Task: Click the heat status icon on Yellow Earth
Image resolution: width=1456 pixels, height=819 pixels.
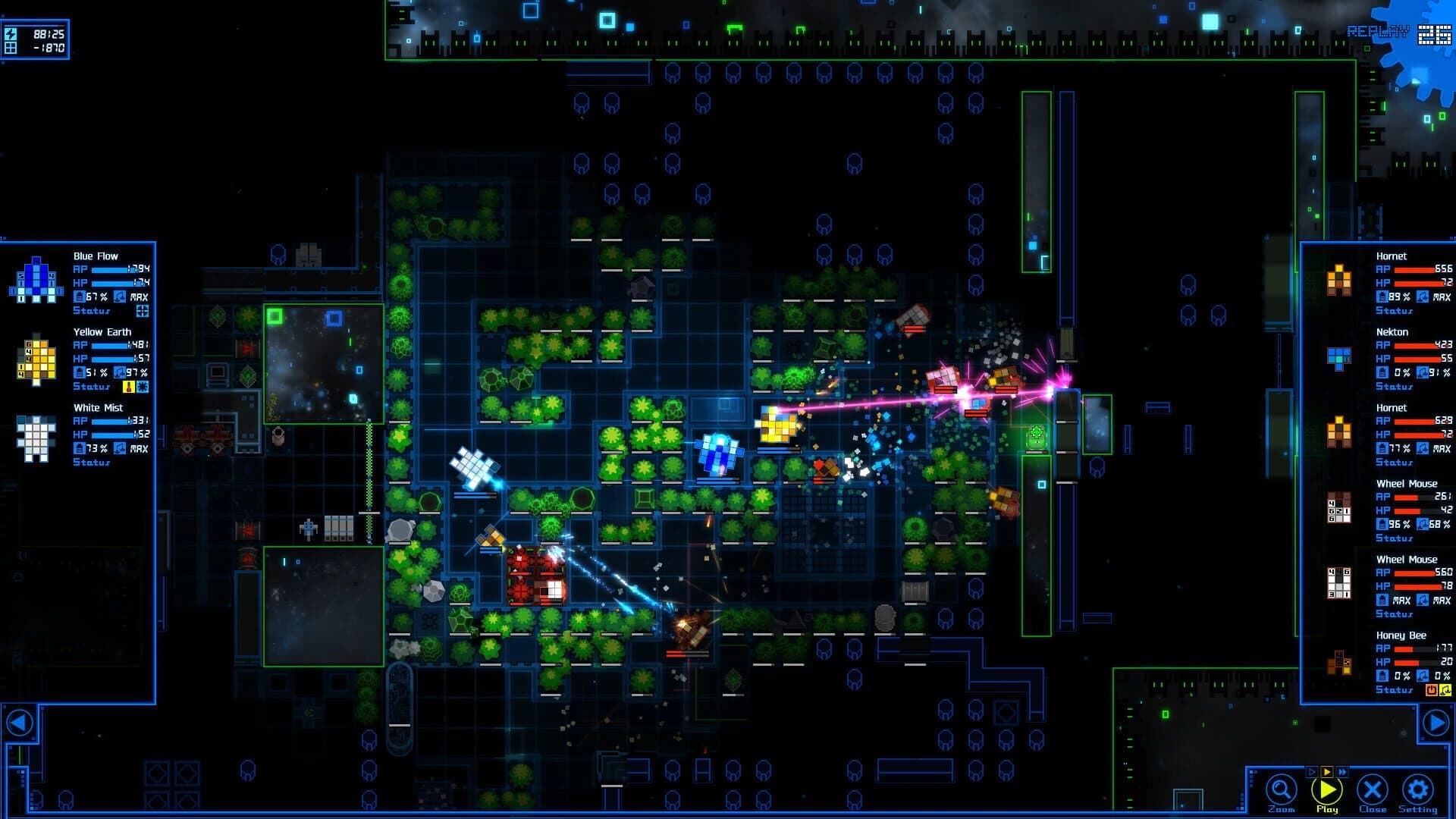Action: click(128, 387)
